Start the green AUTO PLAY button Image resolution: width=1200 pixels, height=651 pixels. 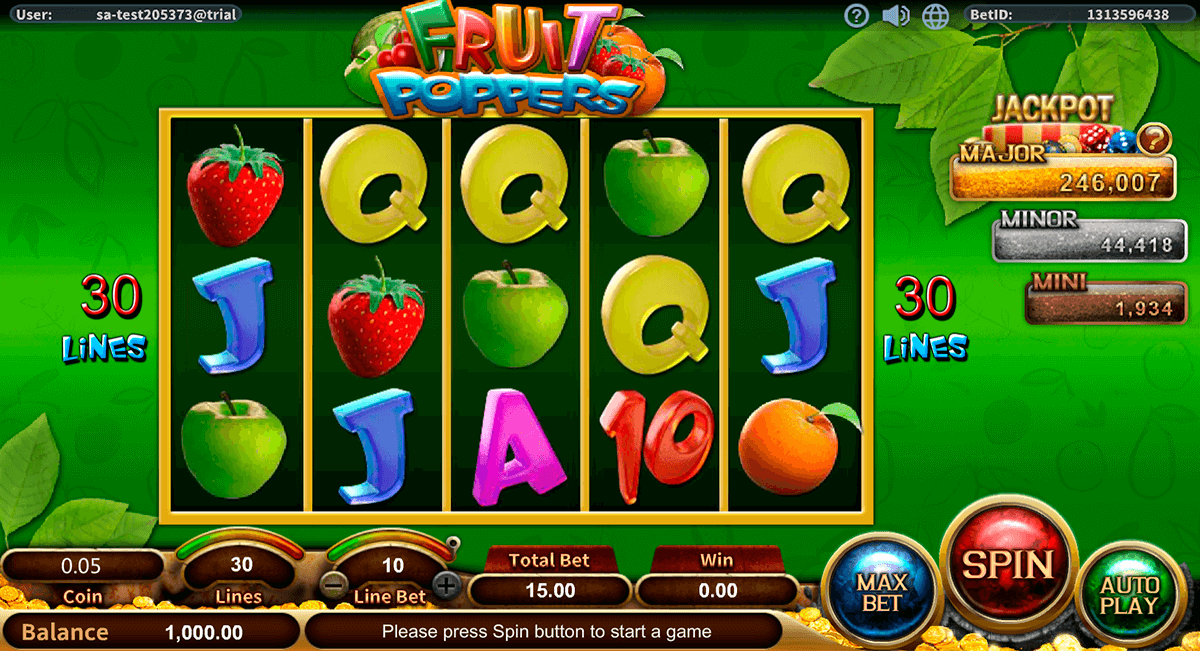[1129, 594]
